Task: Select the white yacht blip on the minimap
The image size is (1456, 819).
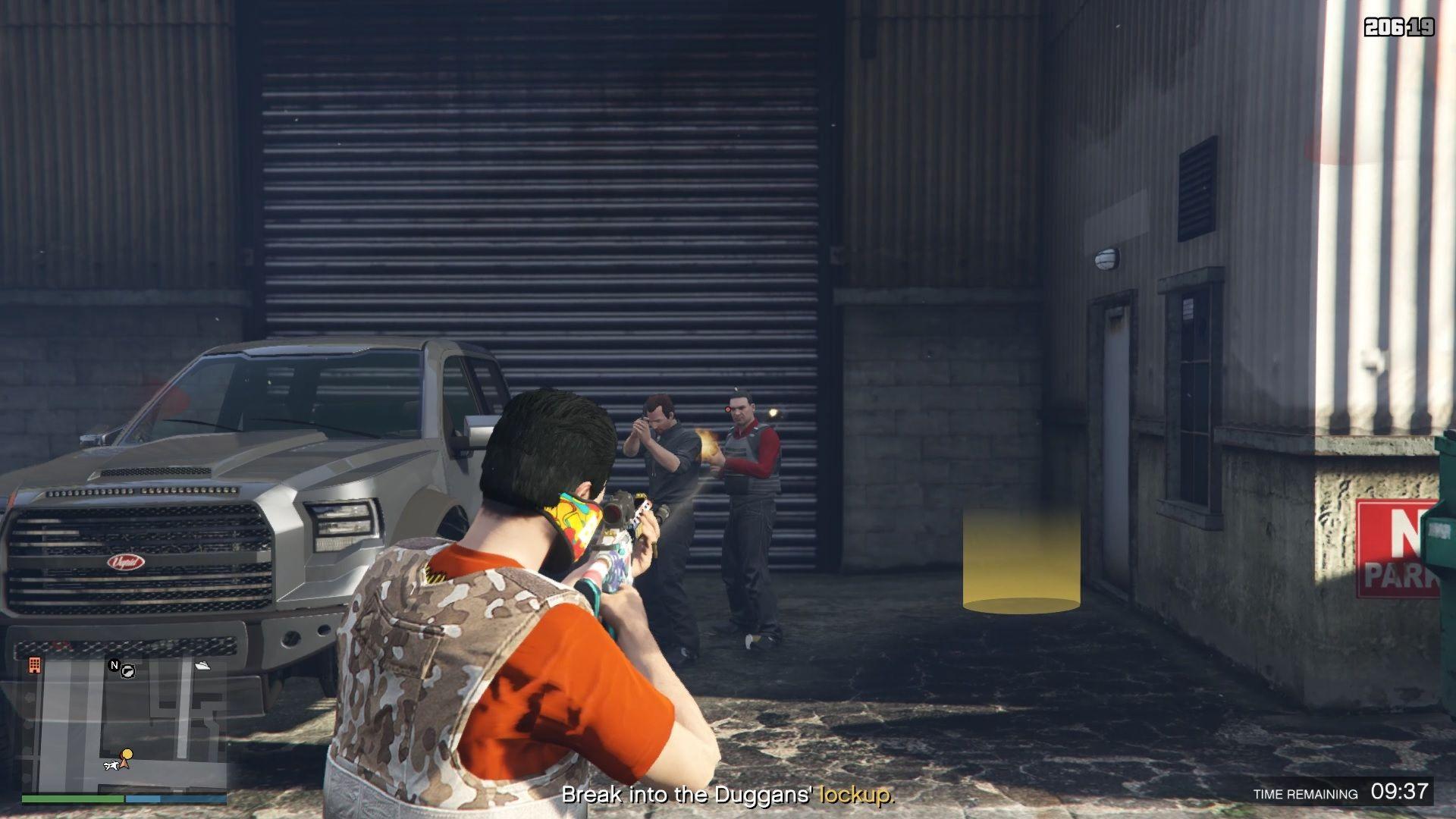Action: (x=202, y=666)
